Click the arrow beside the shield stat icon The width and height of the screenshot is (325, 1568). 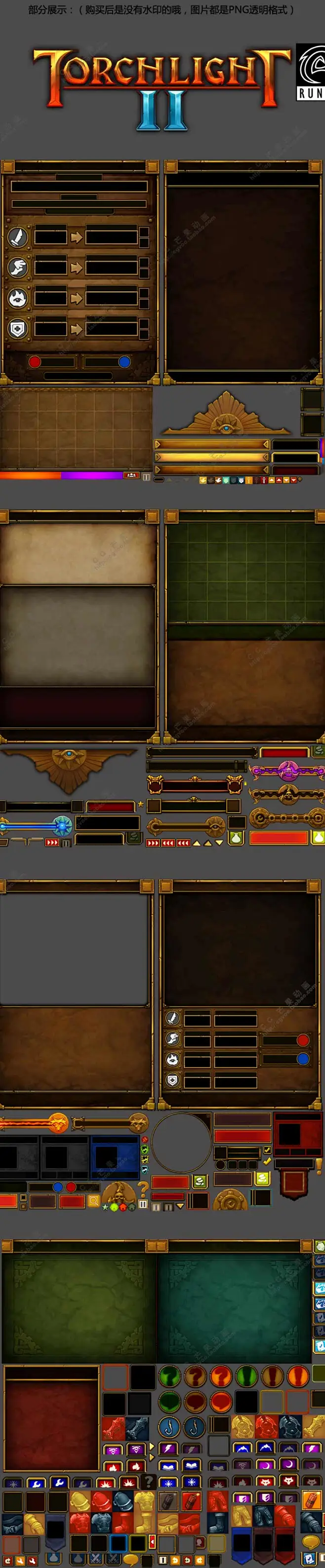point(76,329)
